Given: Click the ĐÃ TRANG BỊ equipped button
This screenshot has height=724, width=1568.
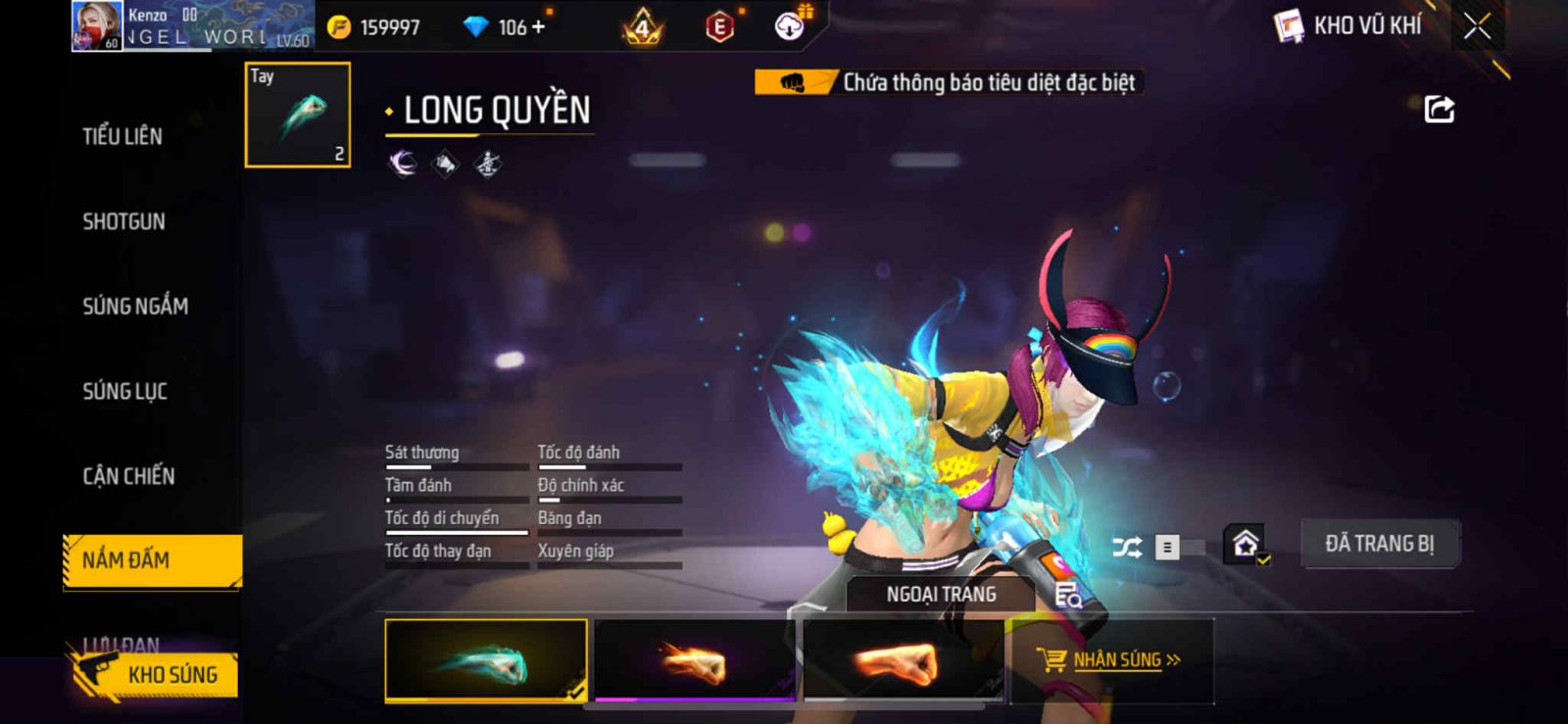Looking at the screenshot, I should point(1379,544).
